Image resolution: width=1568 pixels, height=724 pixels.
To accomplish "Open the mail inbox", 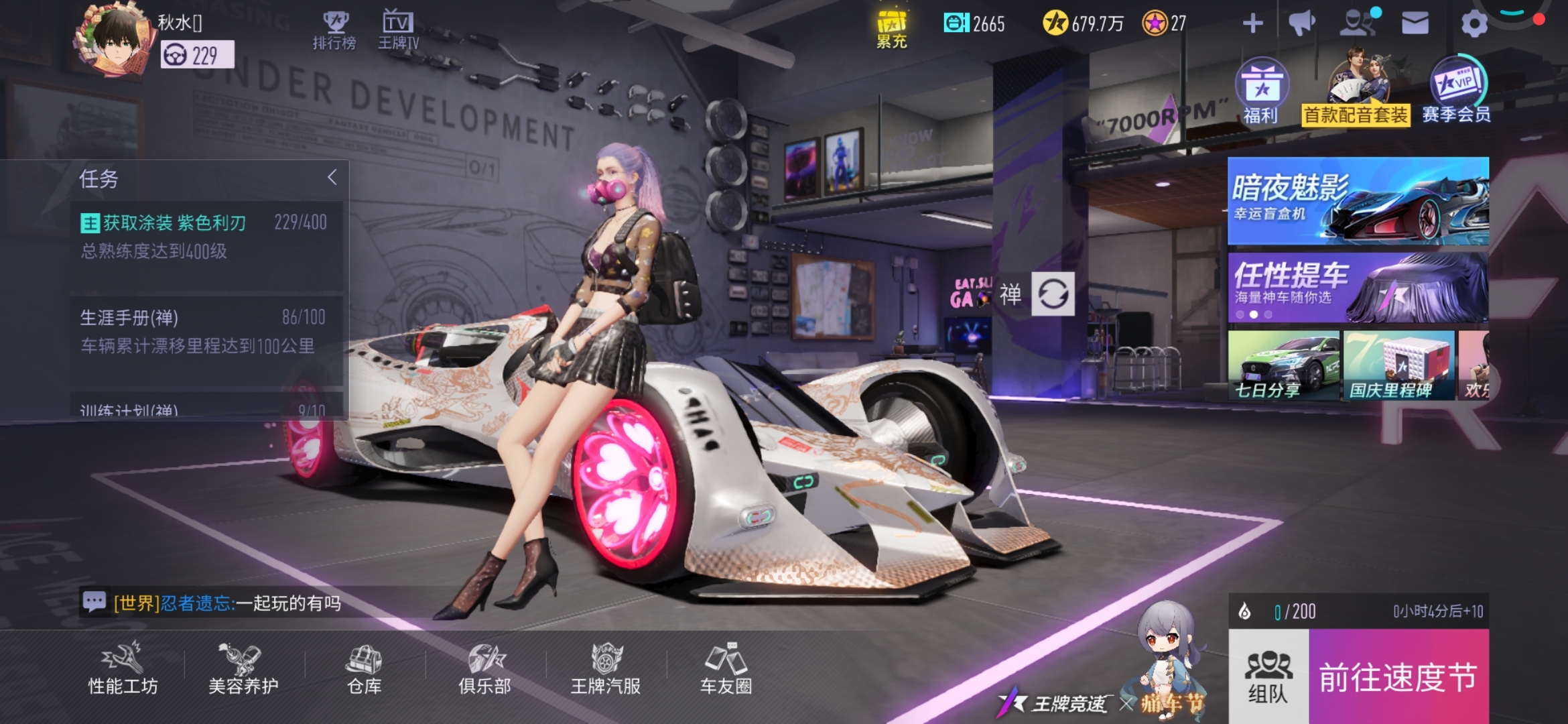I will (x=1415, y=24).
